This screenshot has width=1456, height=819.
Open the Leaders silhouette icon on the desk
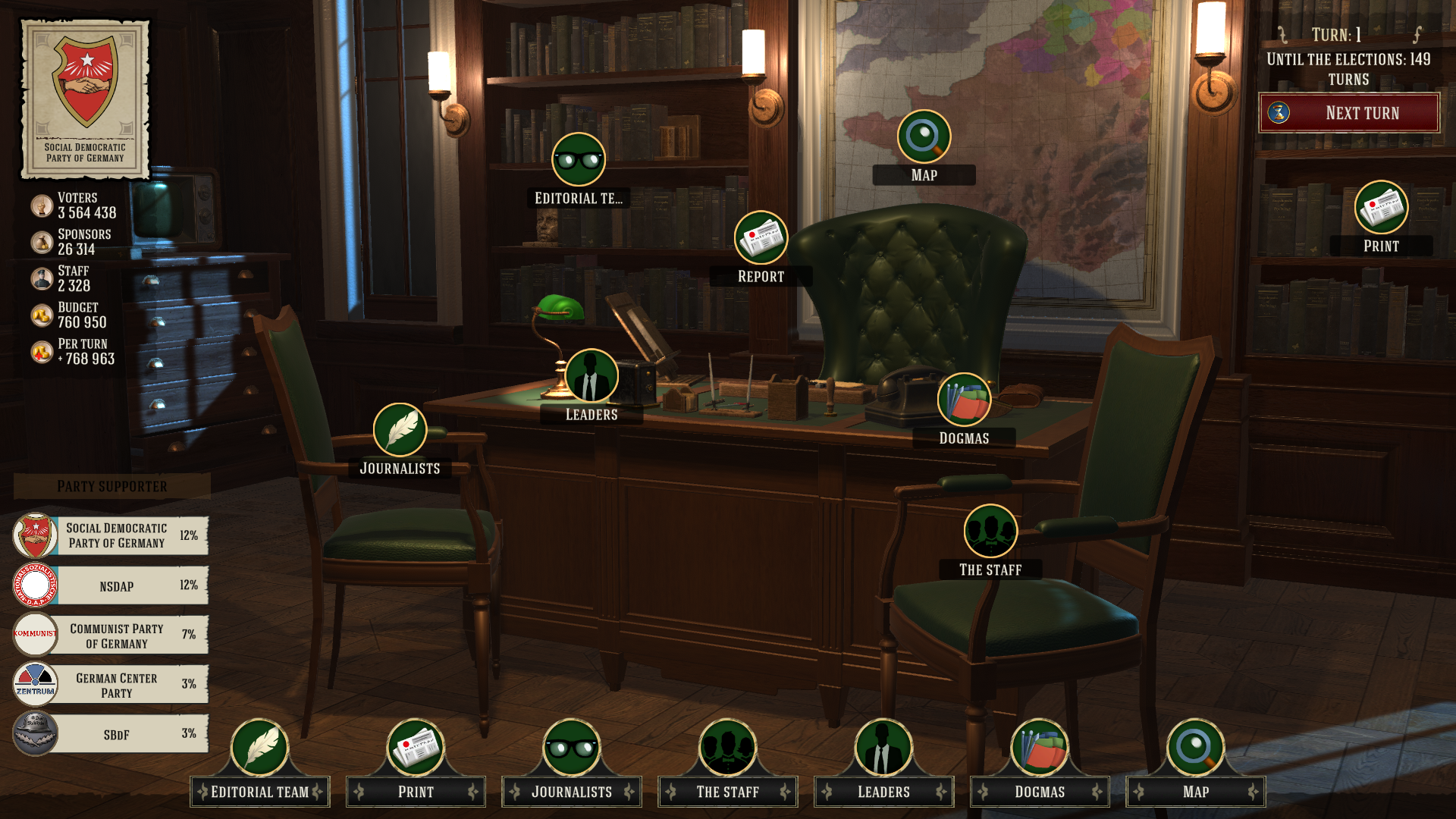click(x=591, y=376)
